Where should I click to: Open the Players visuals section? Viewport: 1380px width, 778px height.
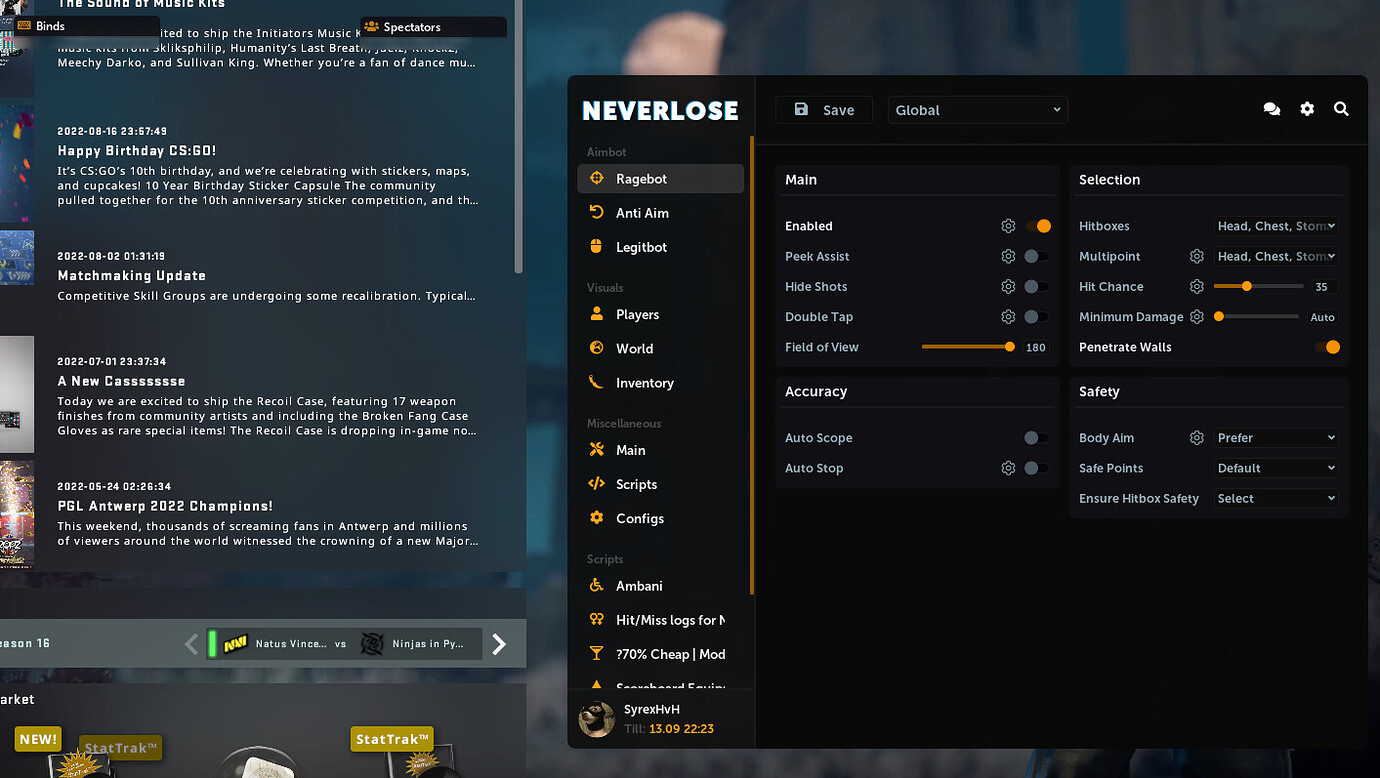(637, 314)
